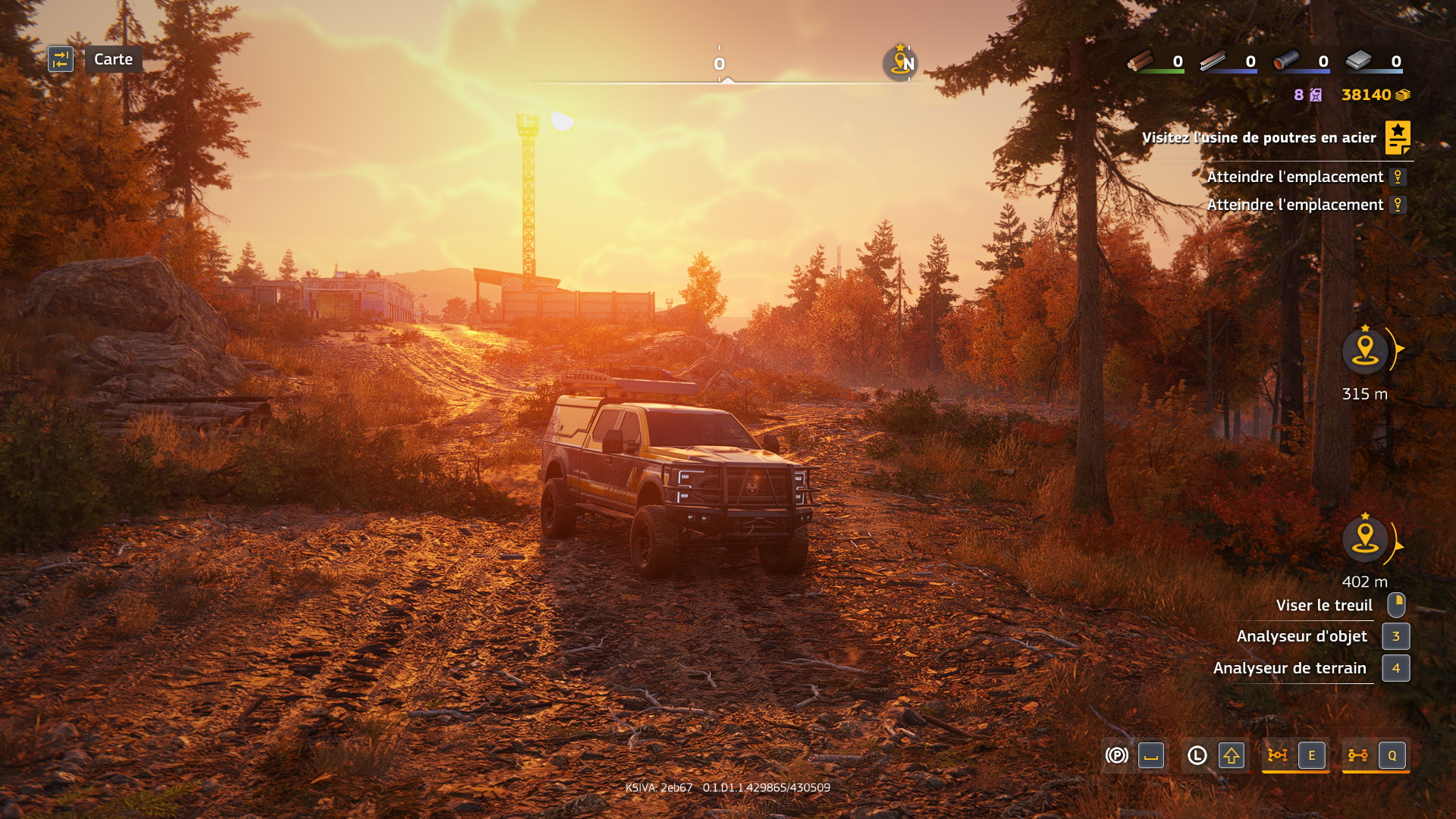
Task: Activate Viser le treuil
Action: 1323,605
